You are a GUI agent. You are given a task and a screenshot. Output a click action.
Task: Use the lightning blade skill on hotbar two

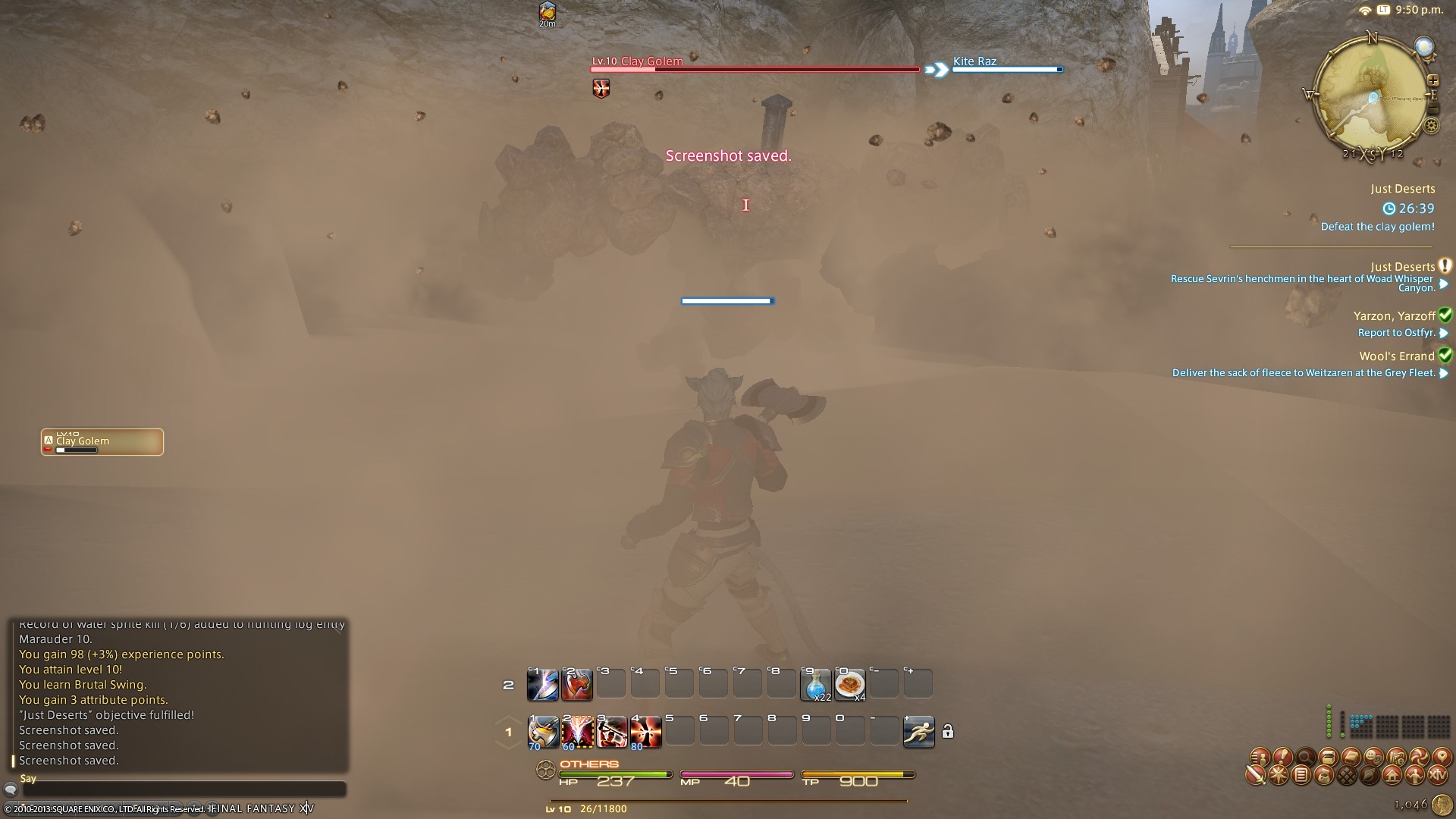point(543,685)
